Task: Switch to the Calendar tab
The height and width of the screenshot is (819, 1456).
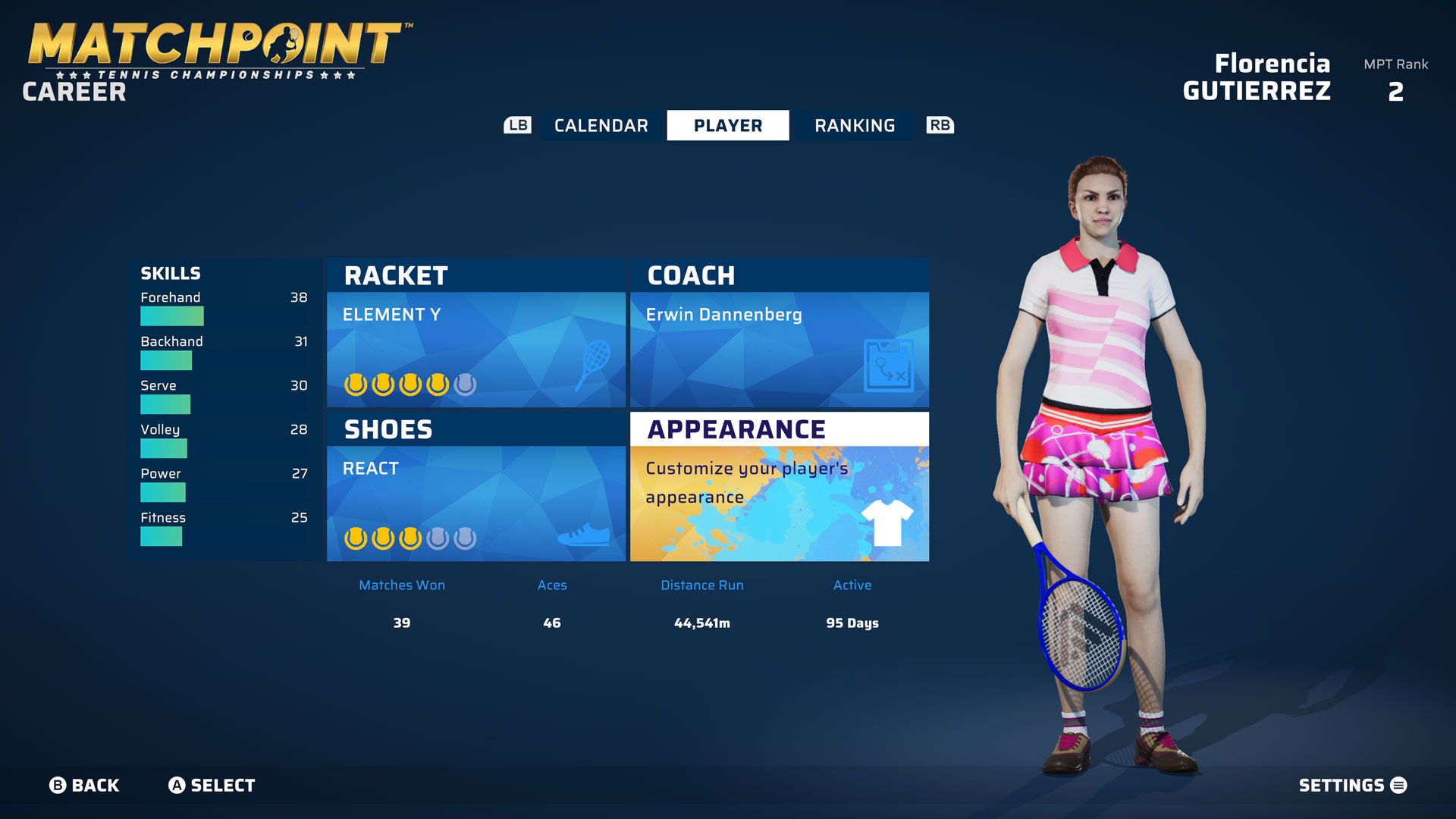Action: point(601,126)
